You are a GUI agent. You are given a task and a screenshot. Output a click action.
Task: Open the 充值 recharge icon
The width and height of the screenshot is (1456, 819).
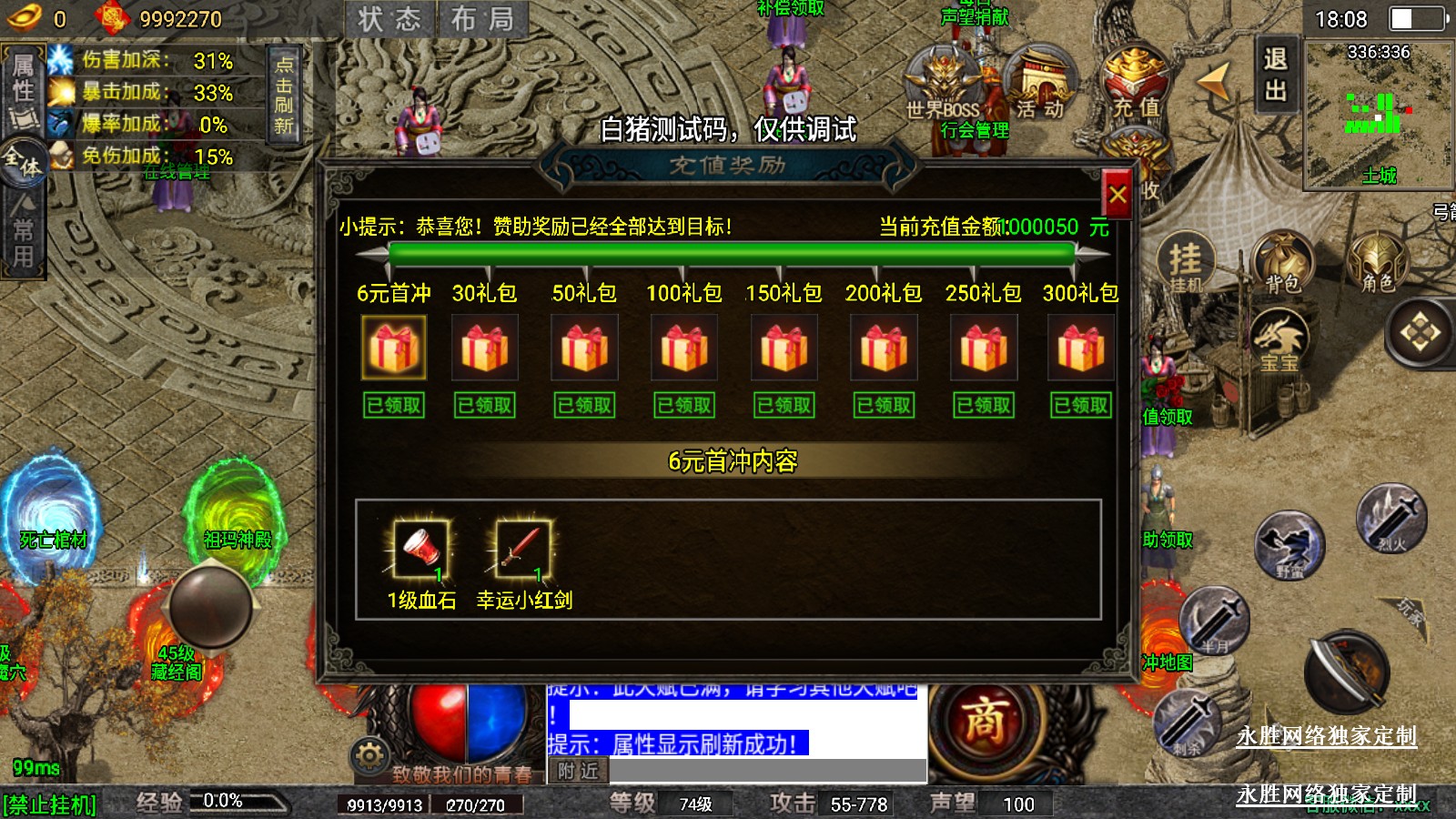click(x=1136, y=84)
